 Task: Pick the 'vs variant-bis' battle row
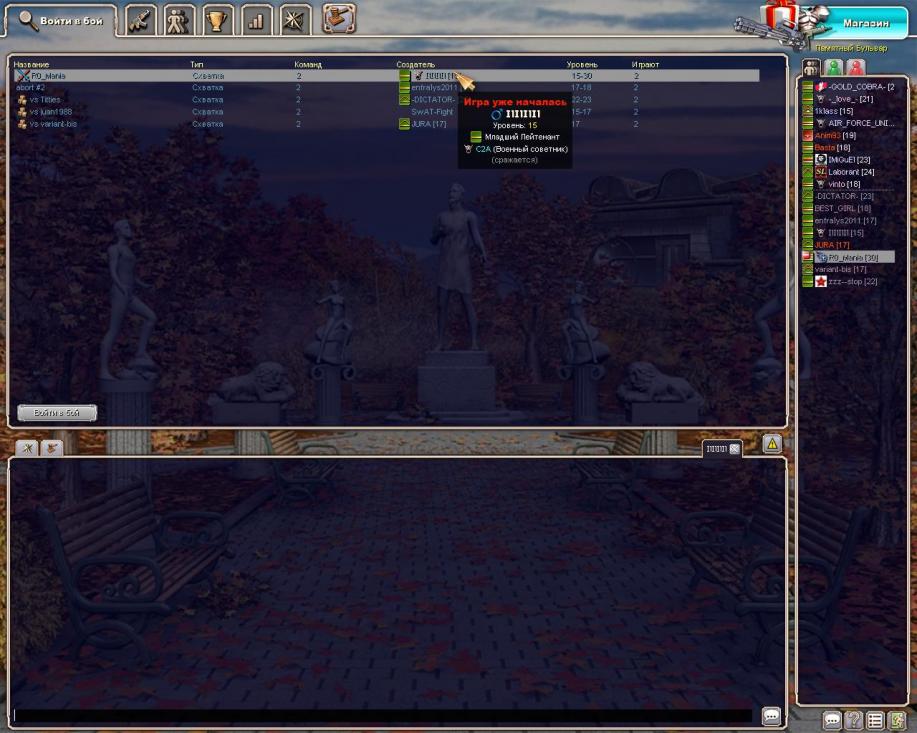(55, 124)
